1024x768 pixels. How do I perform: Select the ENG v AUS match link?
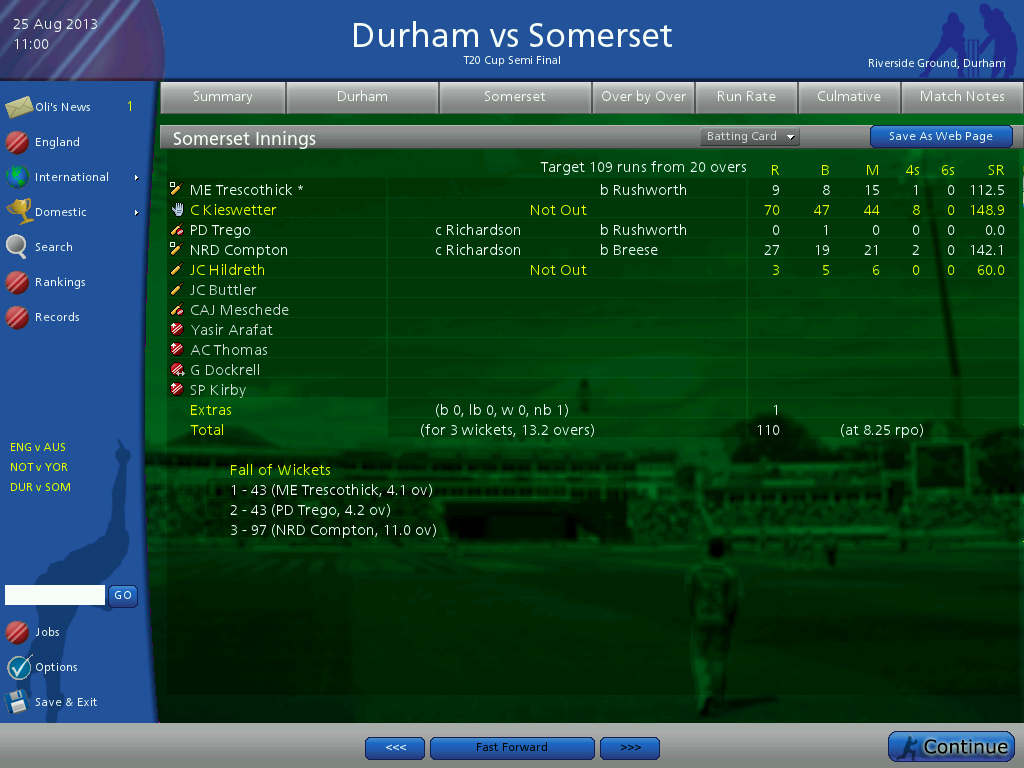coord(38,447)
